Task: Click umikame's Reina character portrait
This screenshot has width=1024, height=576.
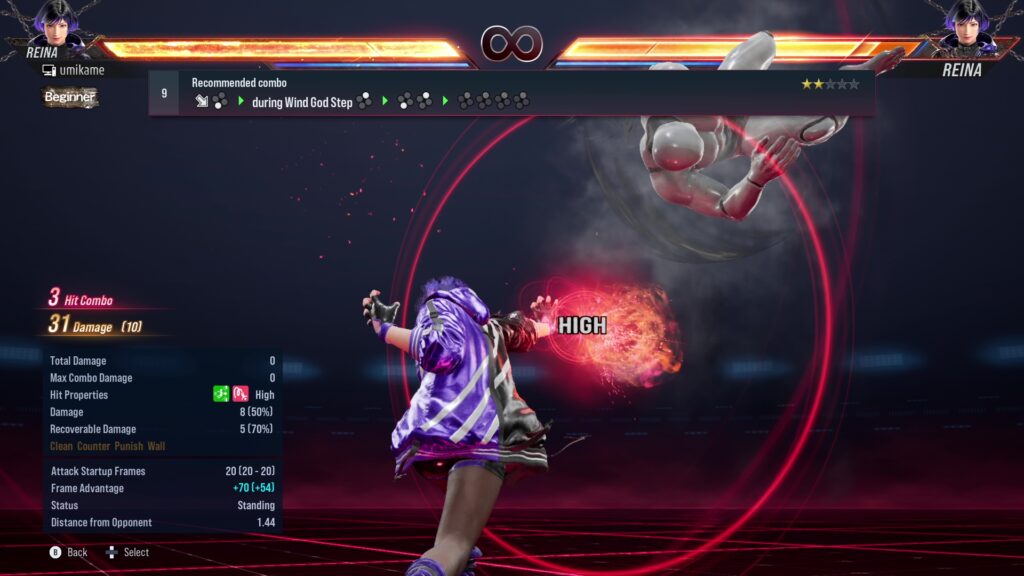Action: point(56,23)
